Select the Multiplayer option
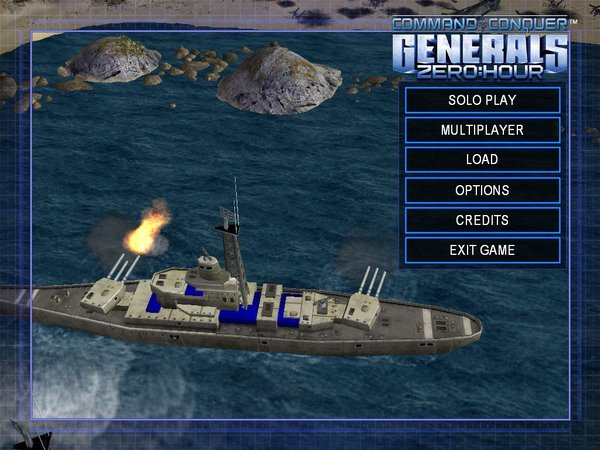This screenshot has width=600, height=450. click(482, 130)
